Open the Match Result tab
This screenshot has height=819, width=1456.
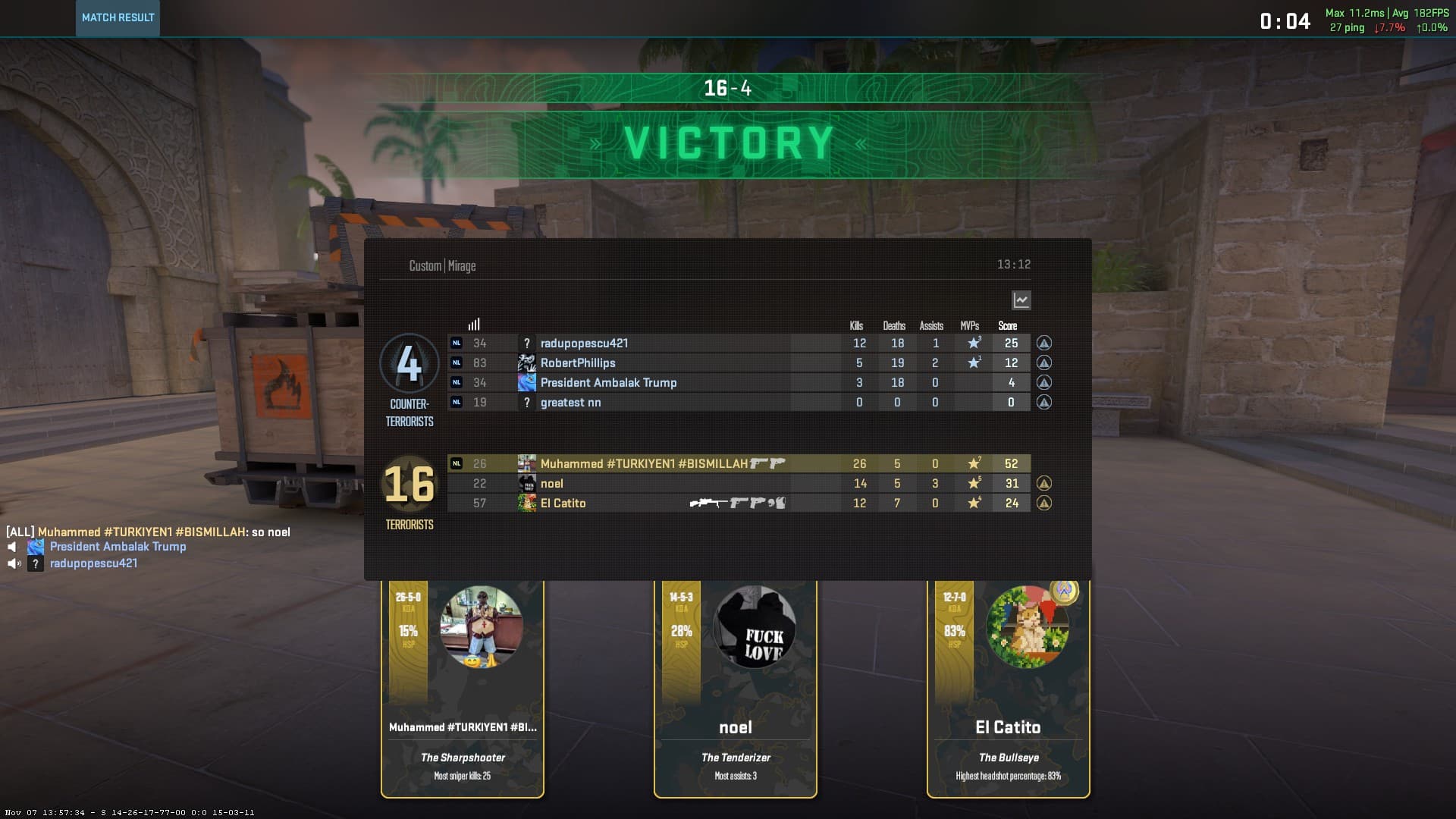tap(118, 17)
